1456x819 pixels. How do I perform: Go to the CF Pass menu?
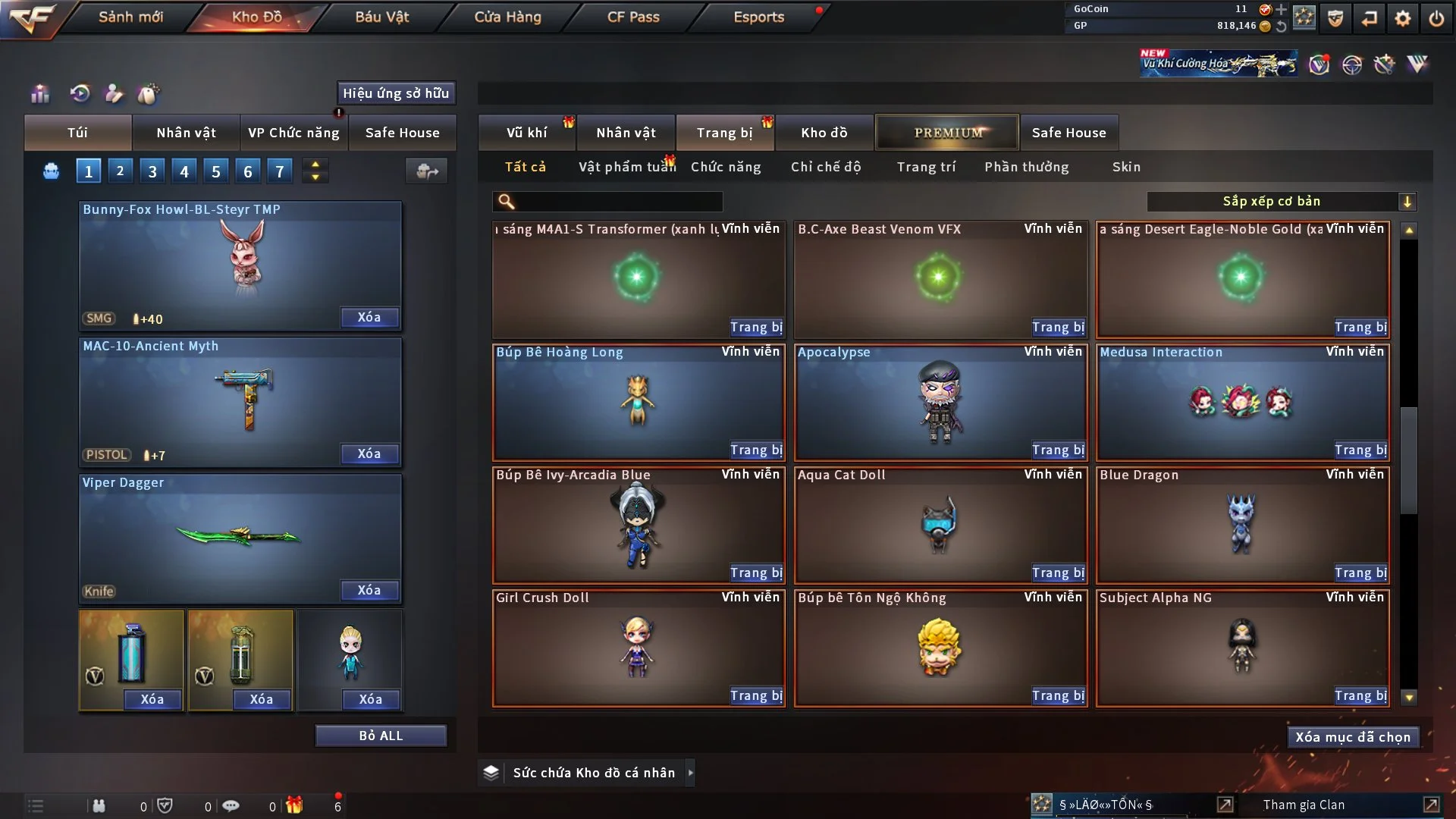coord(633,17)
